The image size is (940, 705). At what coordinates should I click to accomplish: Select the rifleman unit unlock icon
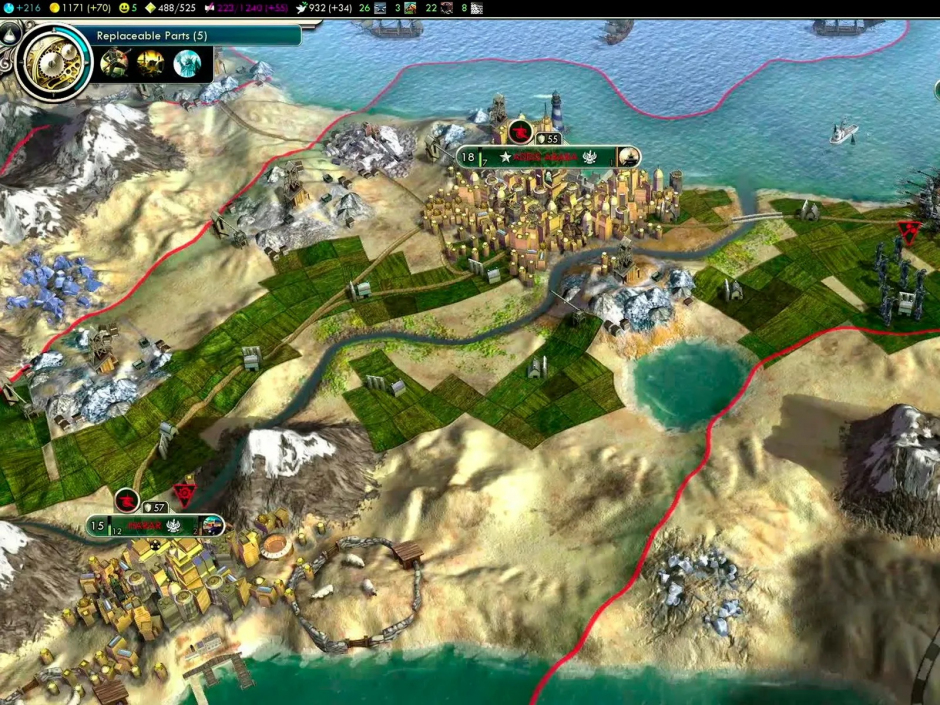114,64
